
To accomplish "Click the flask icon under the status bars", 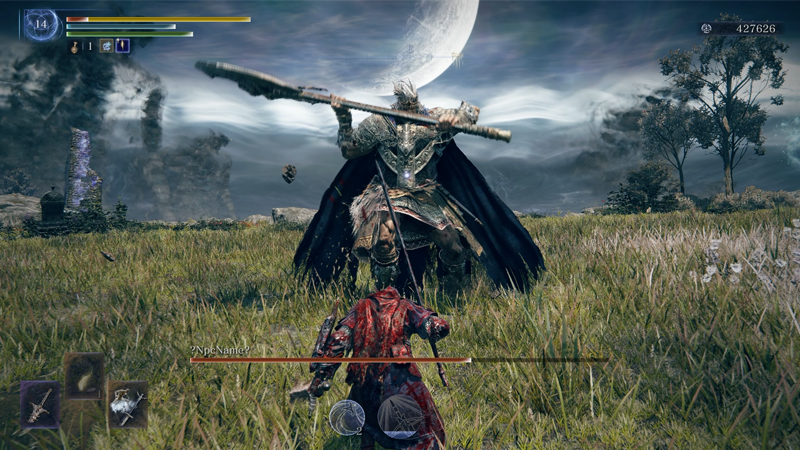I will tap(74, 45).
